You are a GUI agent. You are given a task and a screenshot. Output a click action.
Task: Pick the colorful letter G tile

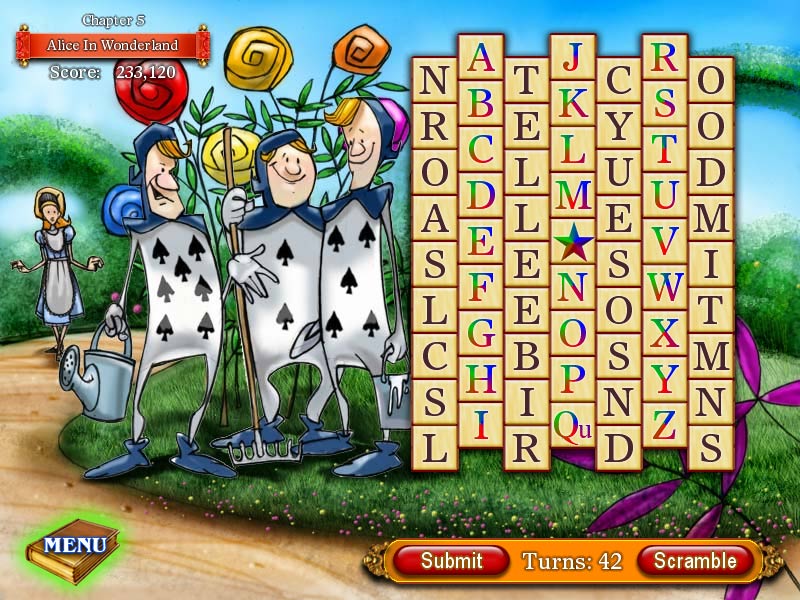(x=481, y=332)
